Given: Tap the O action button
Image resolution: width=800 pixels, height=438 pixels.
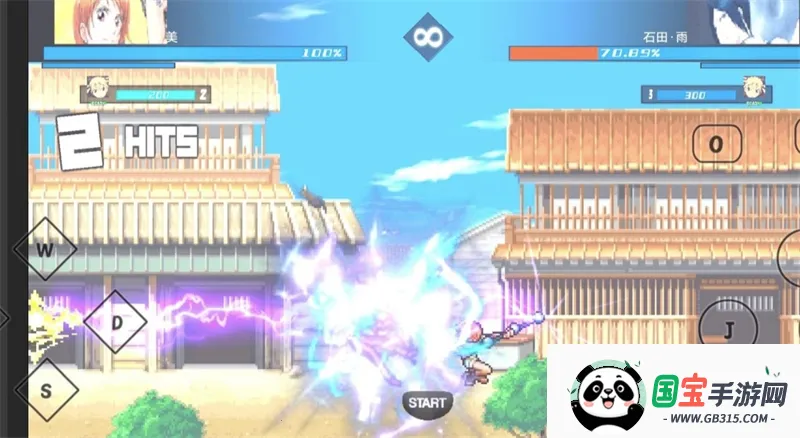Looking at the screenshot, I should [x=716, y=144].
